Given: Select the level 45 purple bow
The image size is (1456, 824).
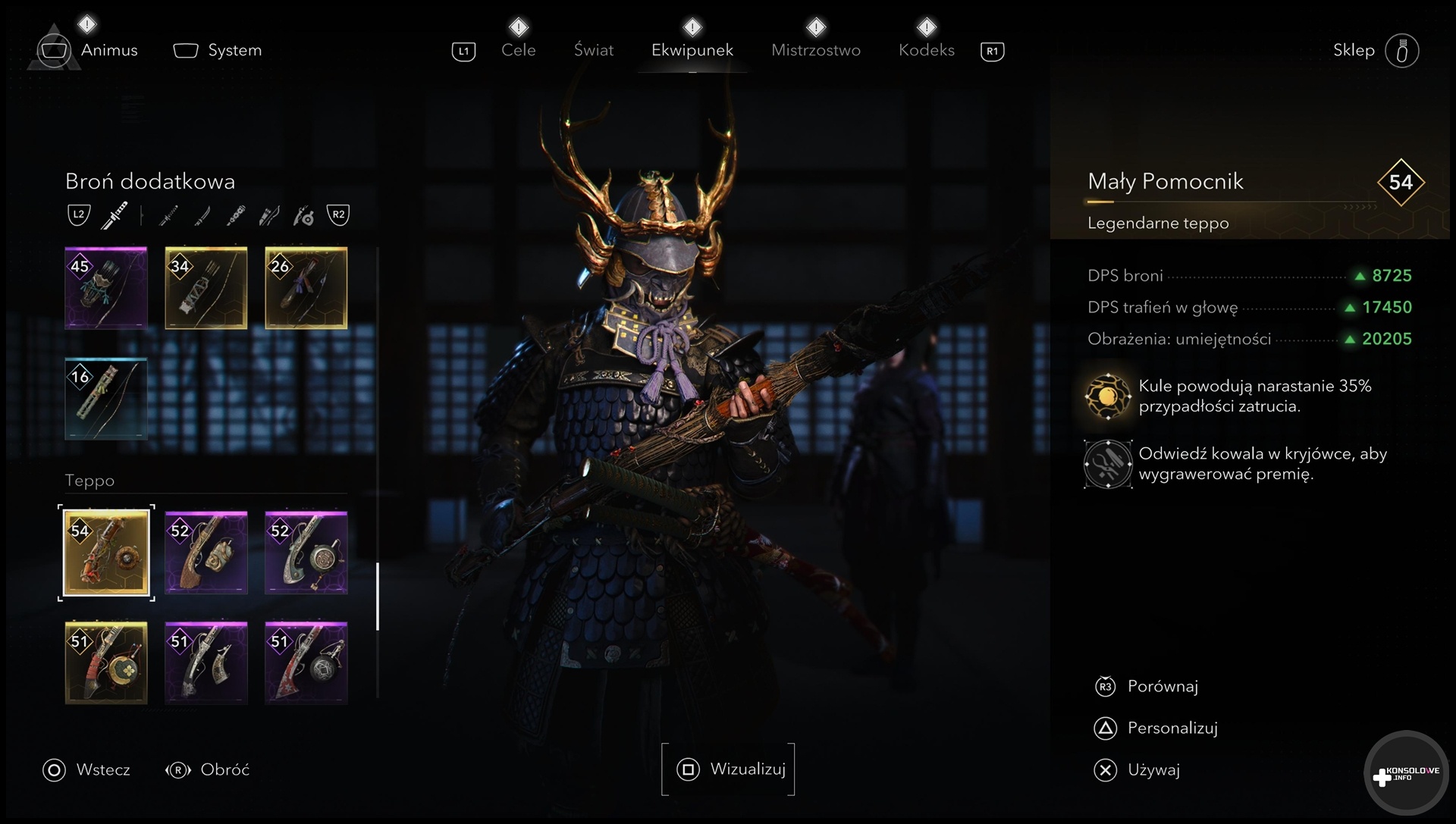Looking at the screenshot, I should point(106,288).
